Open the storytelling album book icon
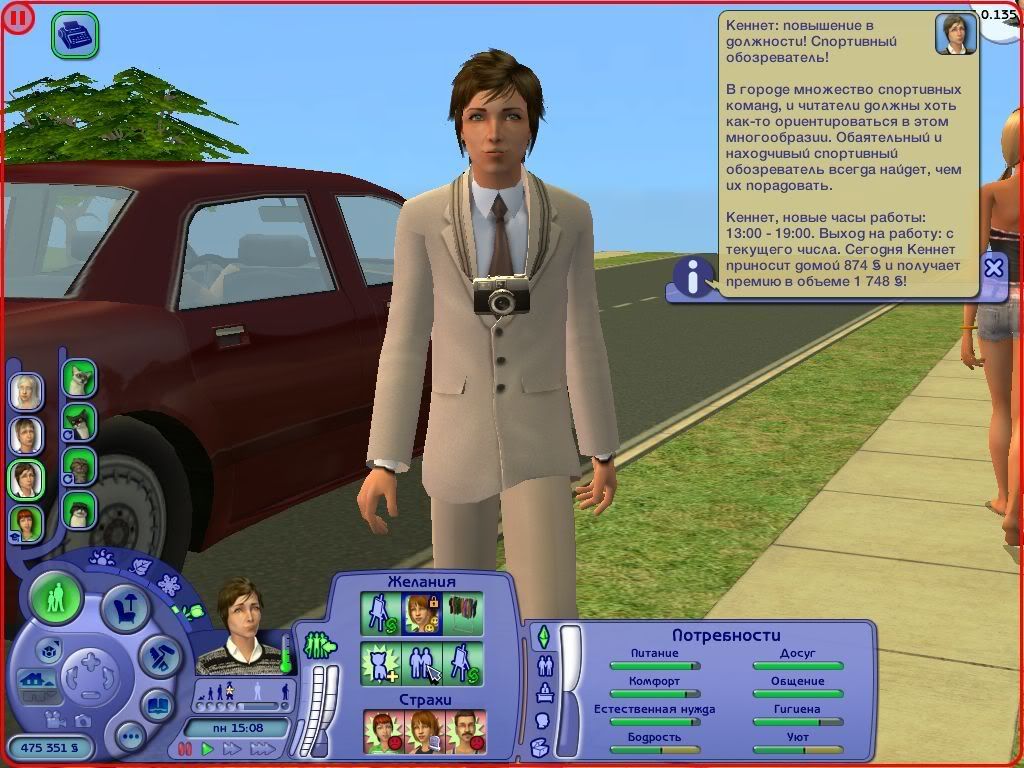 click(158, 705)
